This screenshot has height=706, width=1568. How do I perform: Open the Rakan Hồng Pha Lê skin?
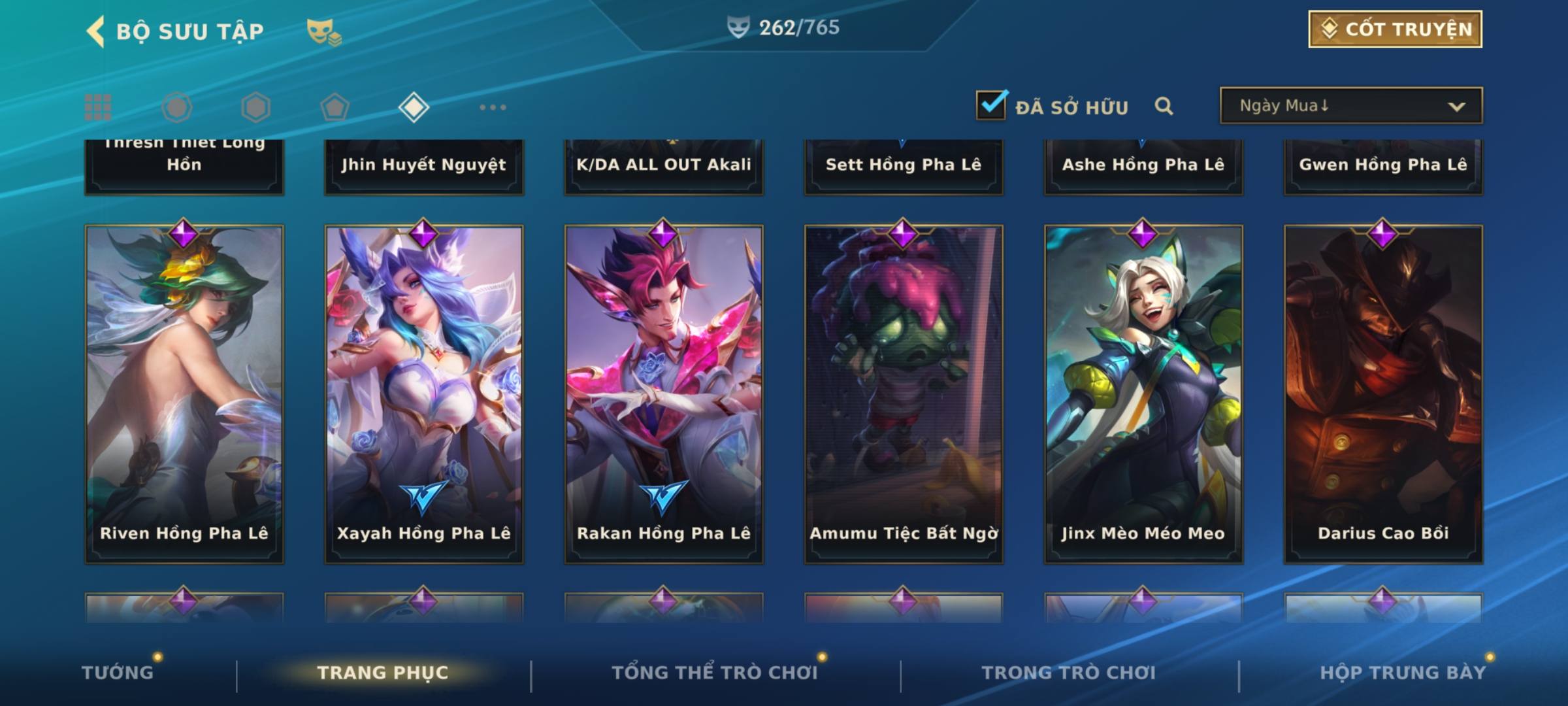[x=664, y=392]
